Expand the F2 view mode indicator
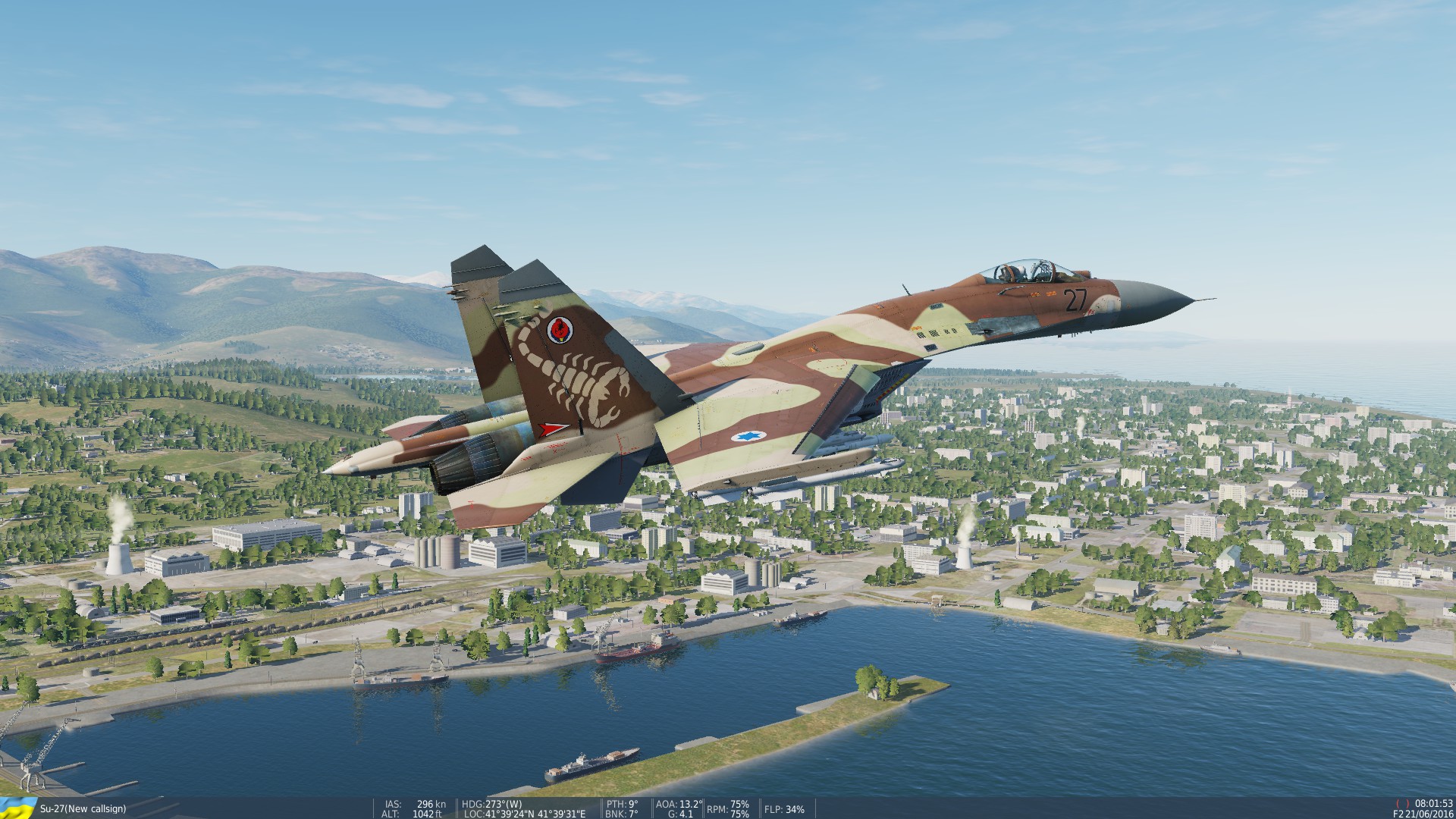This screenshot has width=1456, height=819. [1398, 814]
